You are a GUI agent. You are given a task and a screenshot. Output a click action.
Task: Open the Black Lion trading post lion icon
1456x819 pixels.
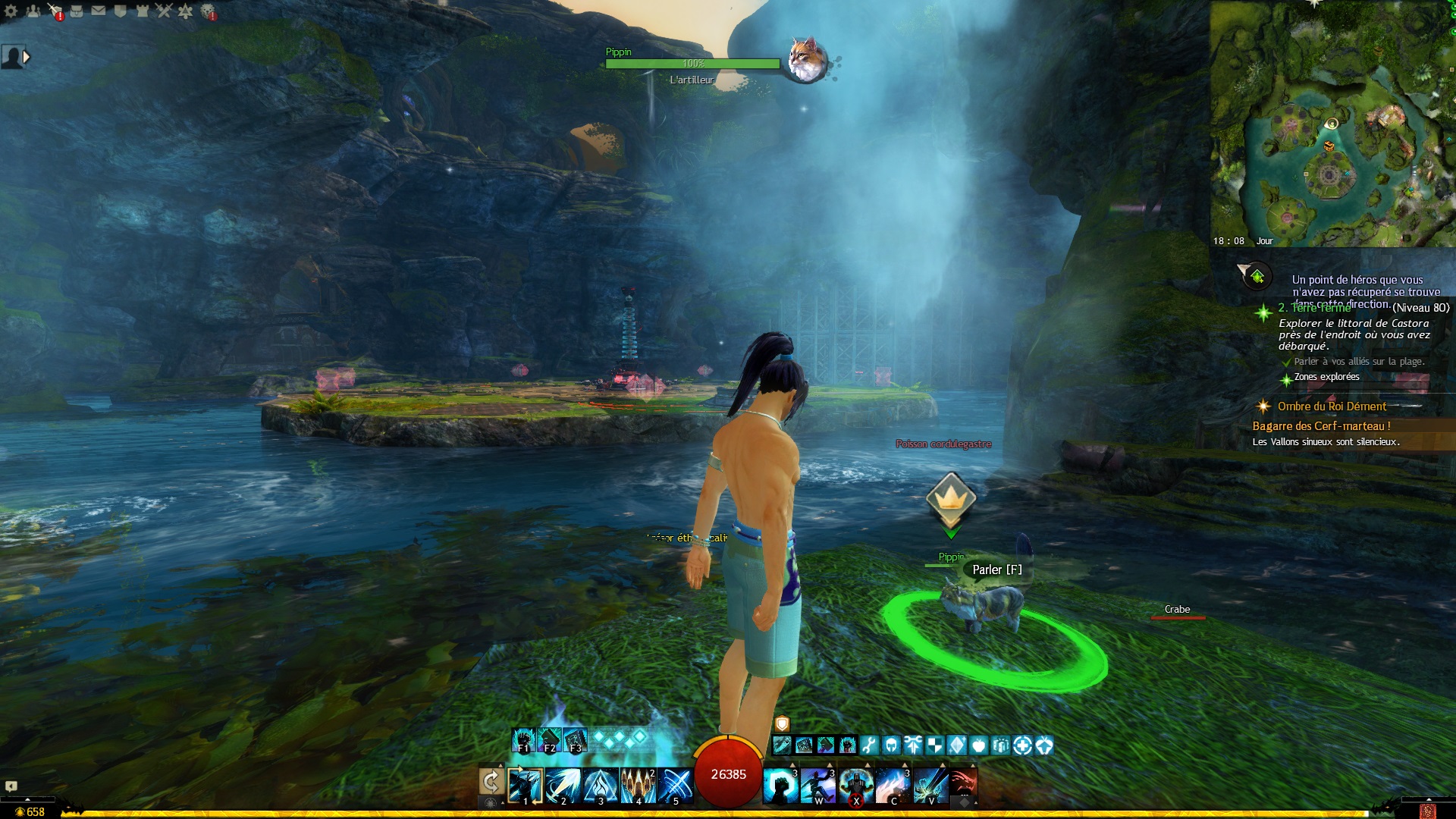[x=208, y=11]
